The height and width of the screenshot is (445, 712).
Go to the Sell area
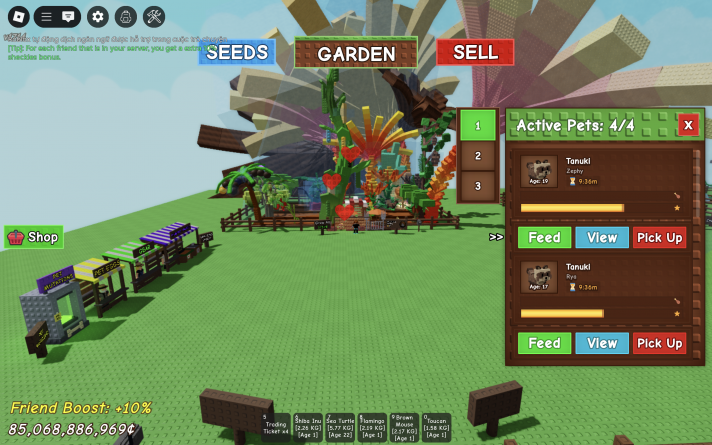point(475,52)
